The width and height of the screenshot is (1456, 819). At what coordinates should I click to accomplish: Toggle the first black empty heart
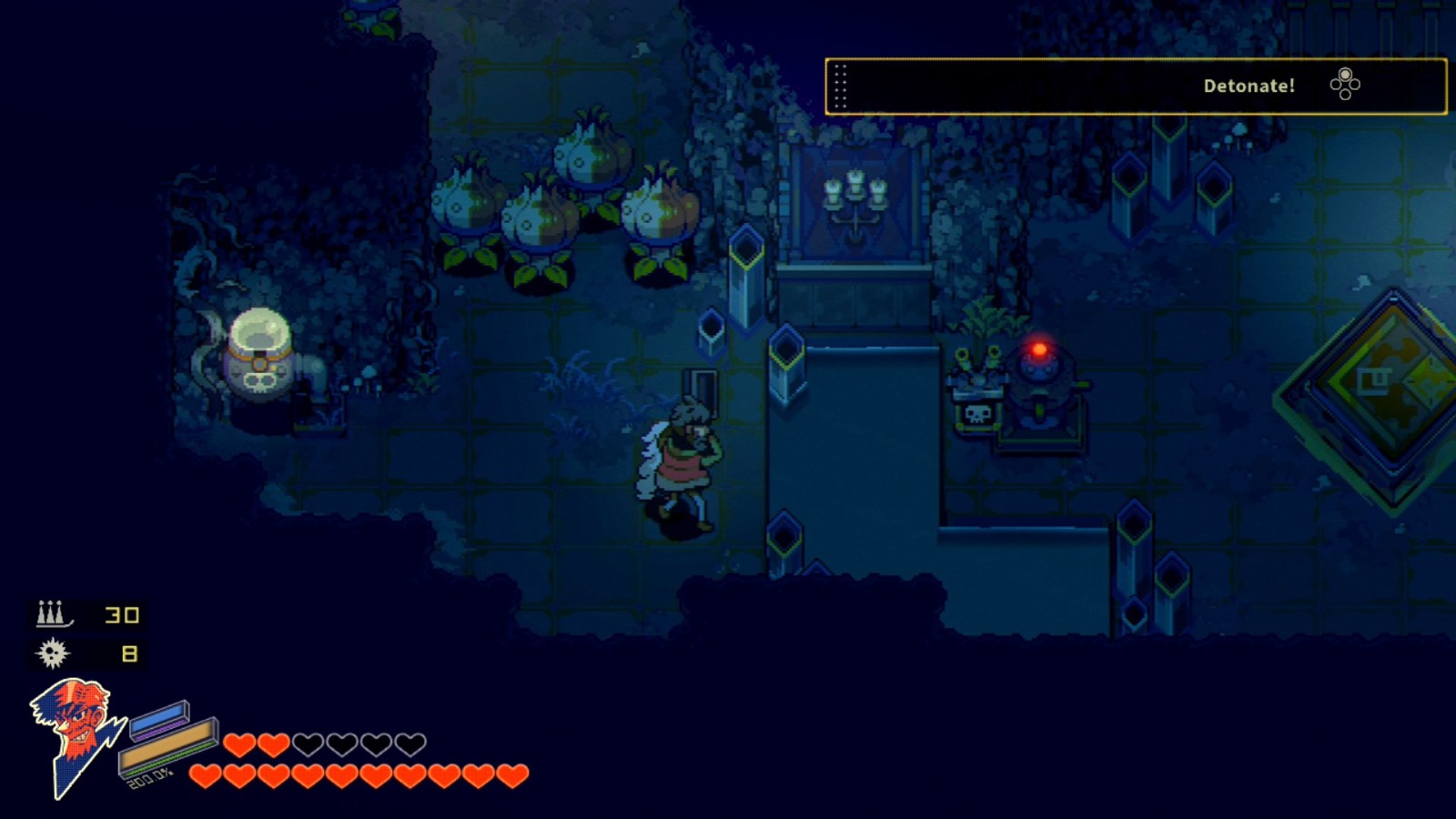click(x=309, y=743)
